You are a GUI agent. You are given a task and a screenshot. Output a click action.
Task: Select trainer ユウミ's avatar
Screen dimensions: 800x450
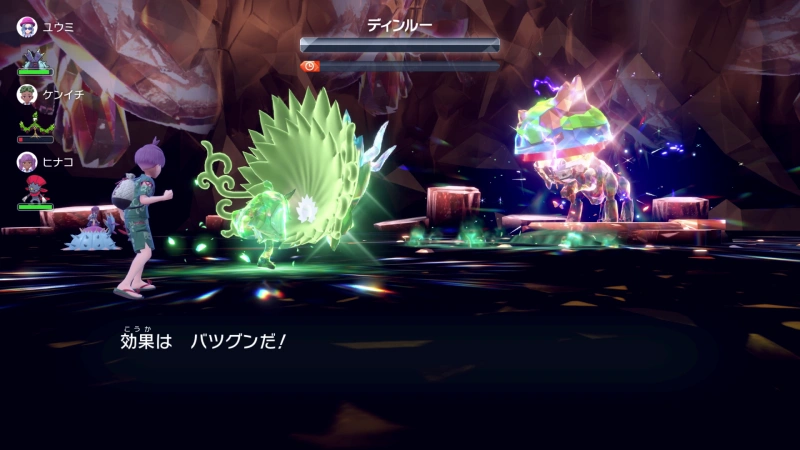point(27,26)
